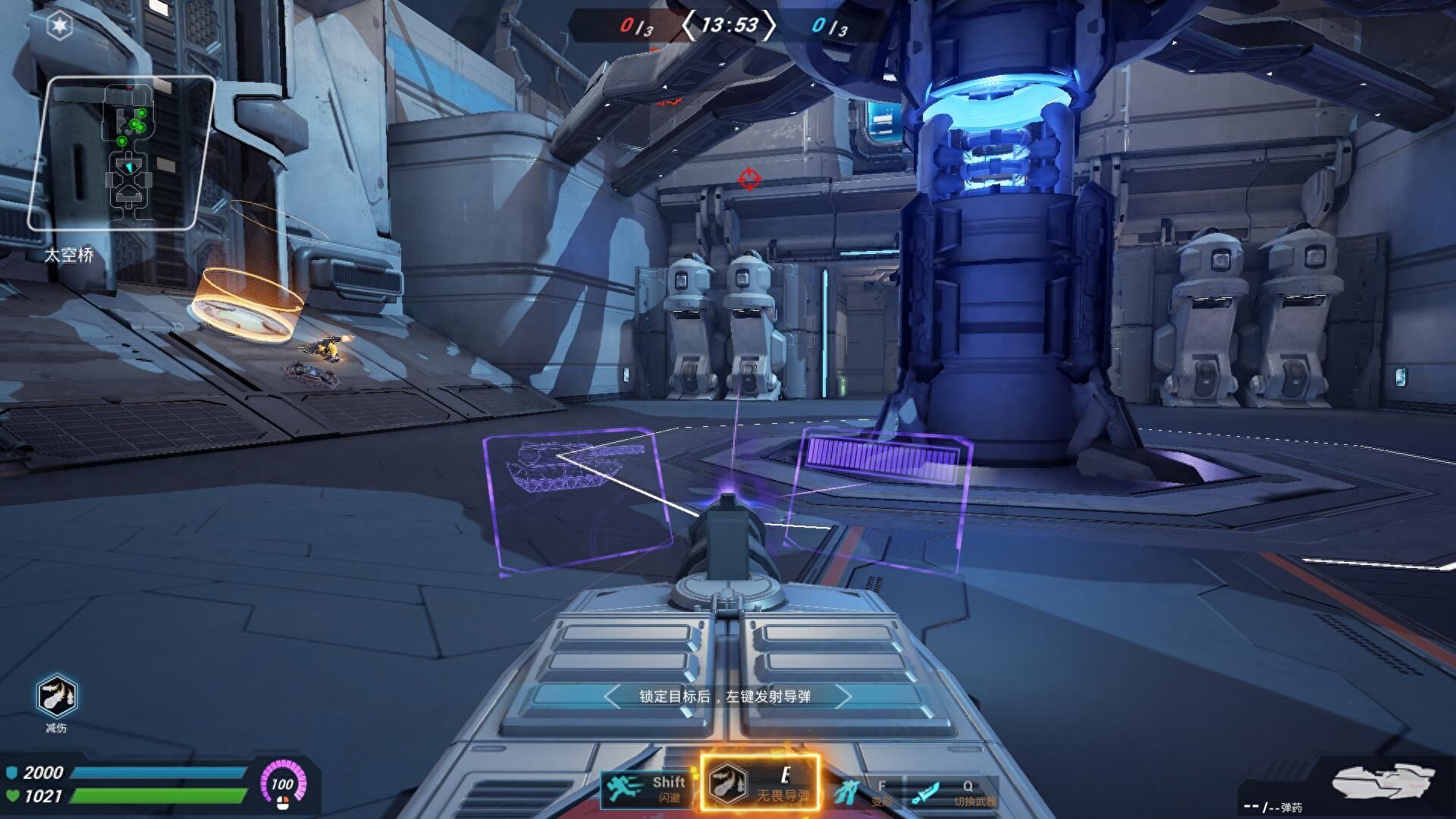Image resolution: width=1456 pixels, height=819 pixels.
Task: Click the 减伤 damage reduction buff icon
Action: (x=56, y=695)
